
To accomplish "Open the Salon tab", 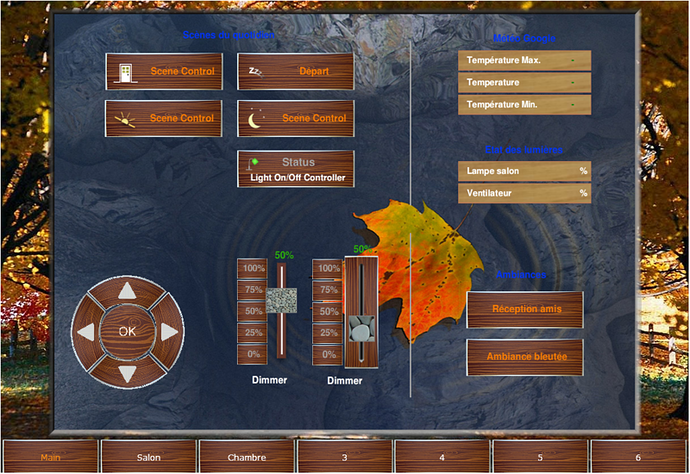I will tap(148, 457).
